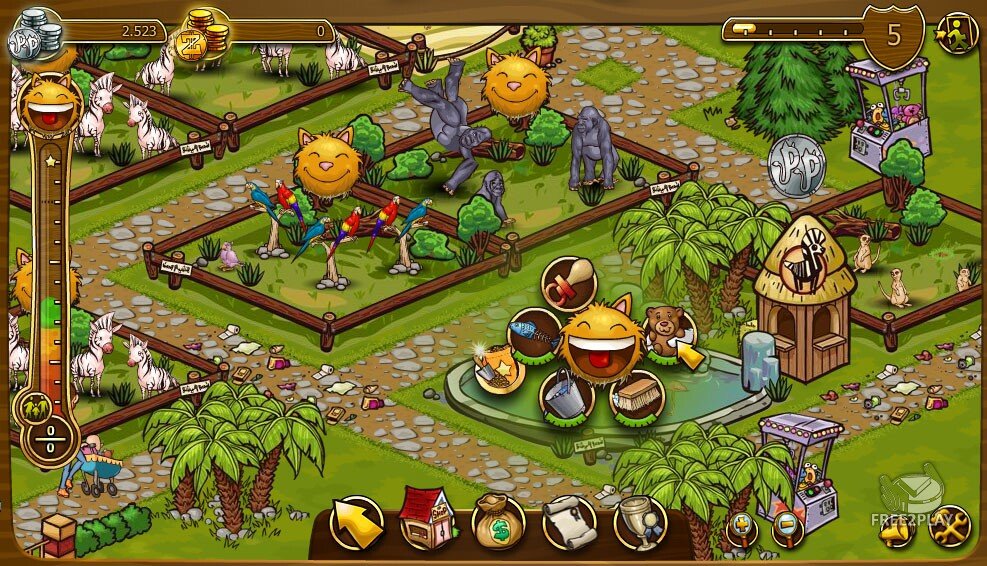The image size is (987, 566).
Task: Collect the floating silver coin reward
Action: coord(797,160)
